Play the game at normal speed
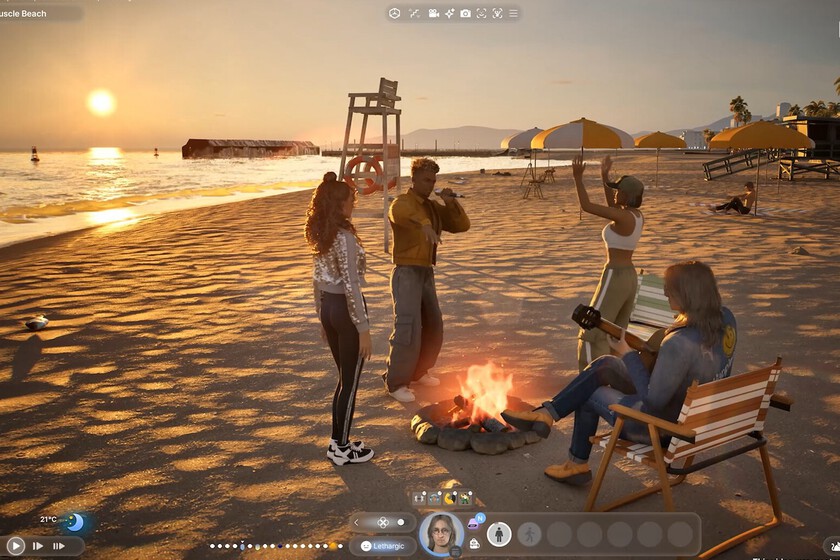 (15, 546)
